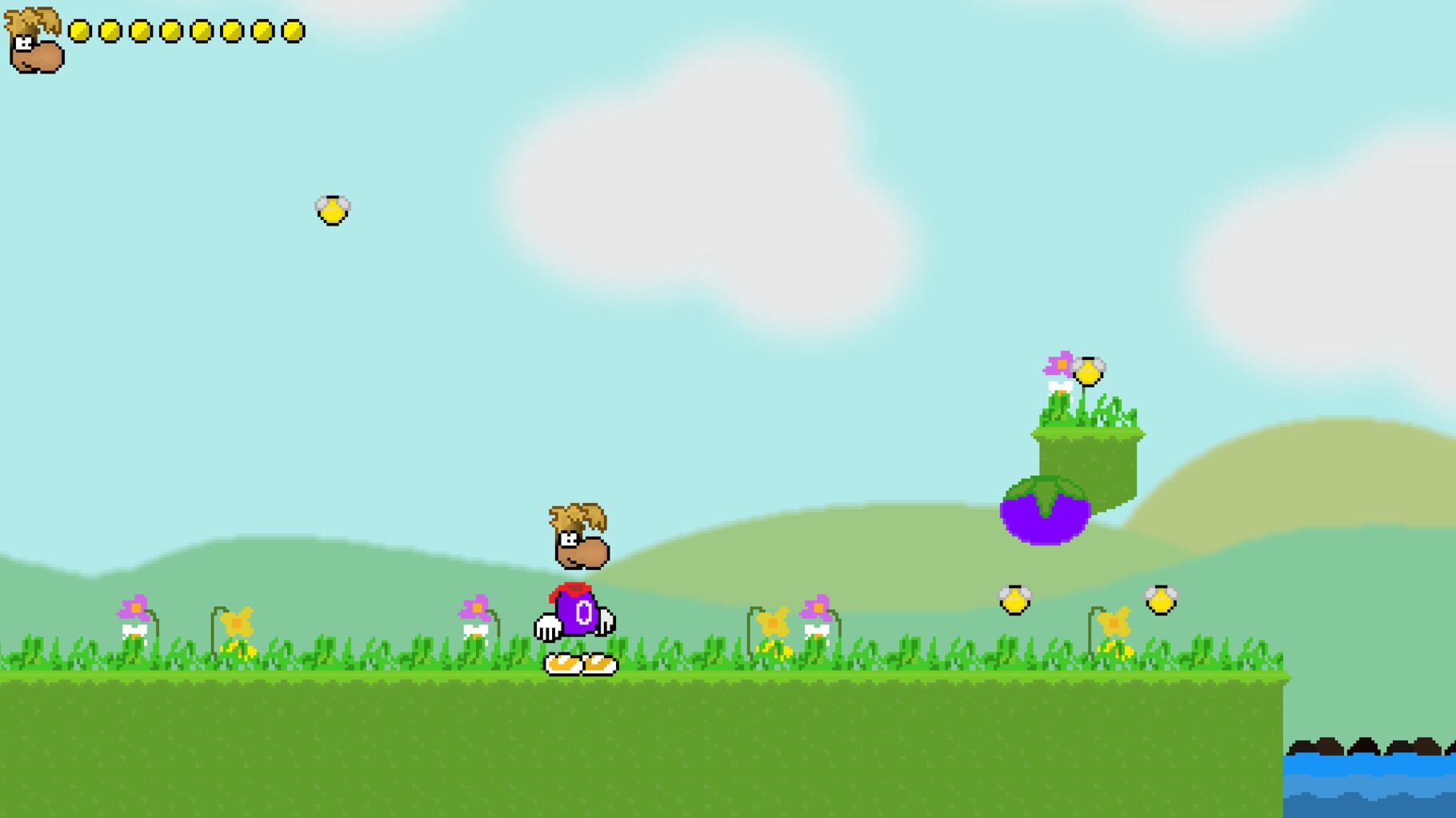The width and height of the screenshot is (1456, 818).
Task: Click the Rayman head life icon
Action: coord(34,38)
